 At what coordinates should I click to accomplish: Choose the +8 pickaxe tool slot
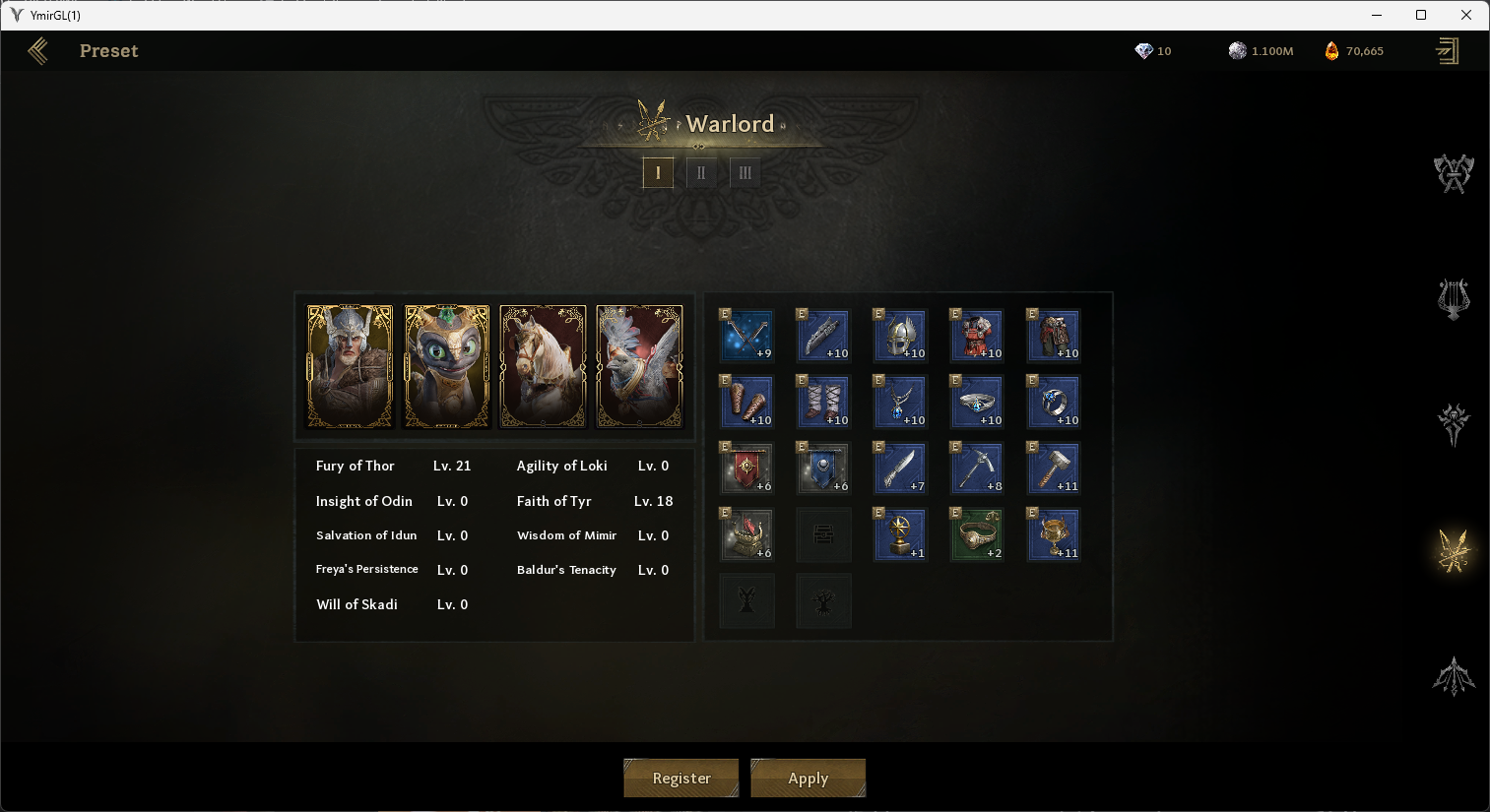click(x=977, y=468)
